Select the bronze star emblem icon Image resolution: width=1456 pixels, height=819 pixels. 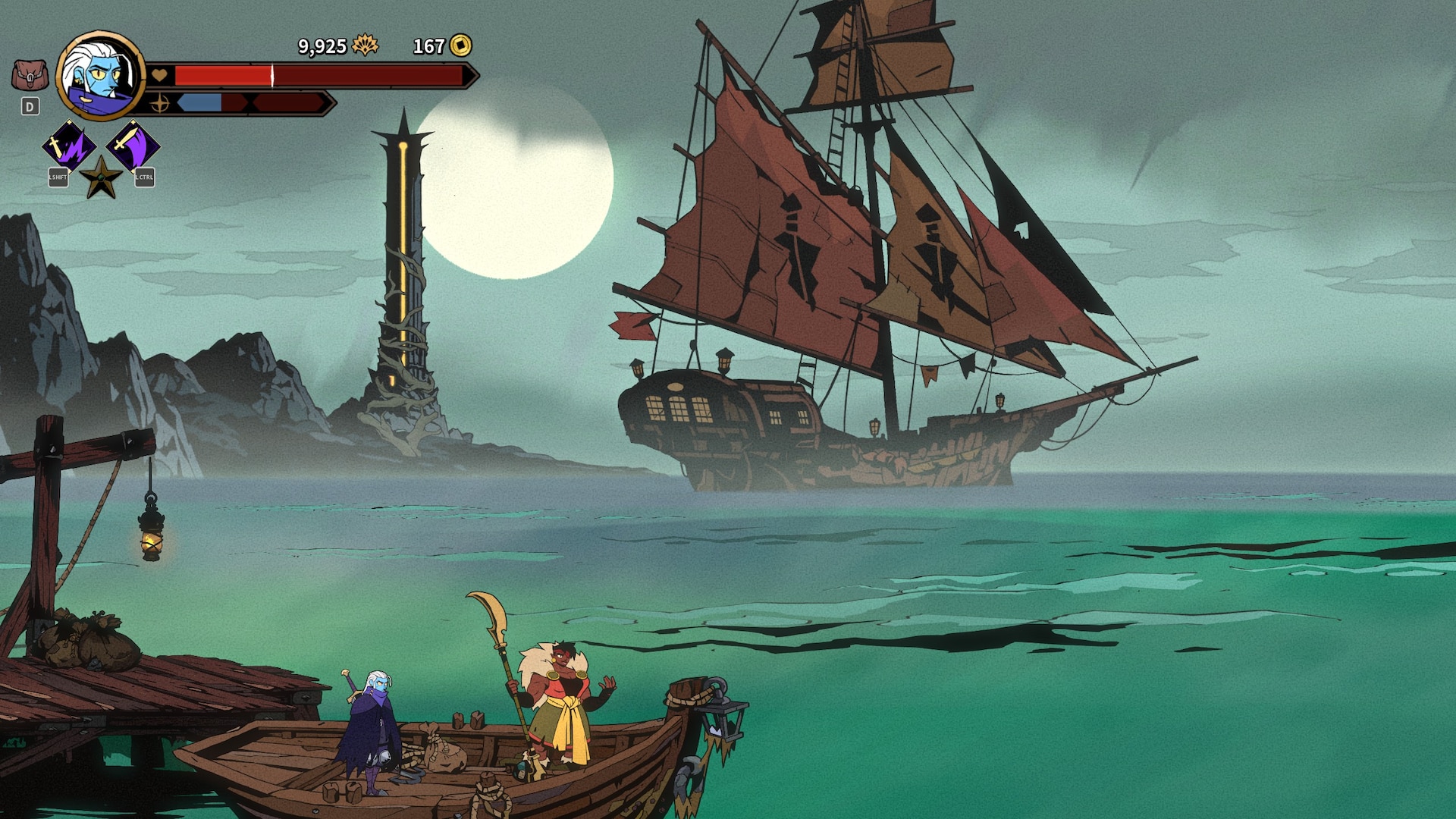(x=101, y=178)
